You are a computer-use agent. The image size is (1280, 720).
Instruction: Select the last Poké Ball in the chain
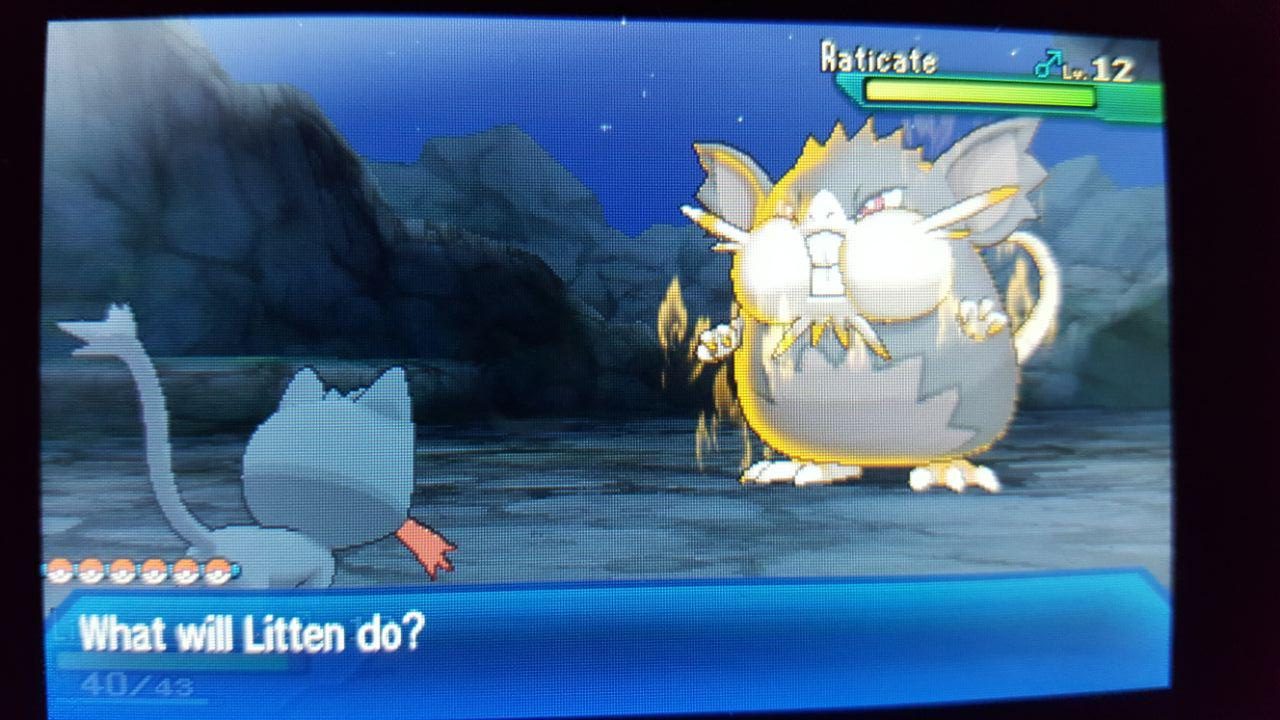215,573
